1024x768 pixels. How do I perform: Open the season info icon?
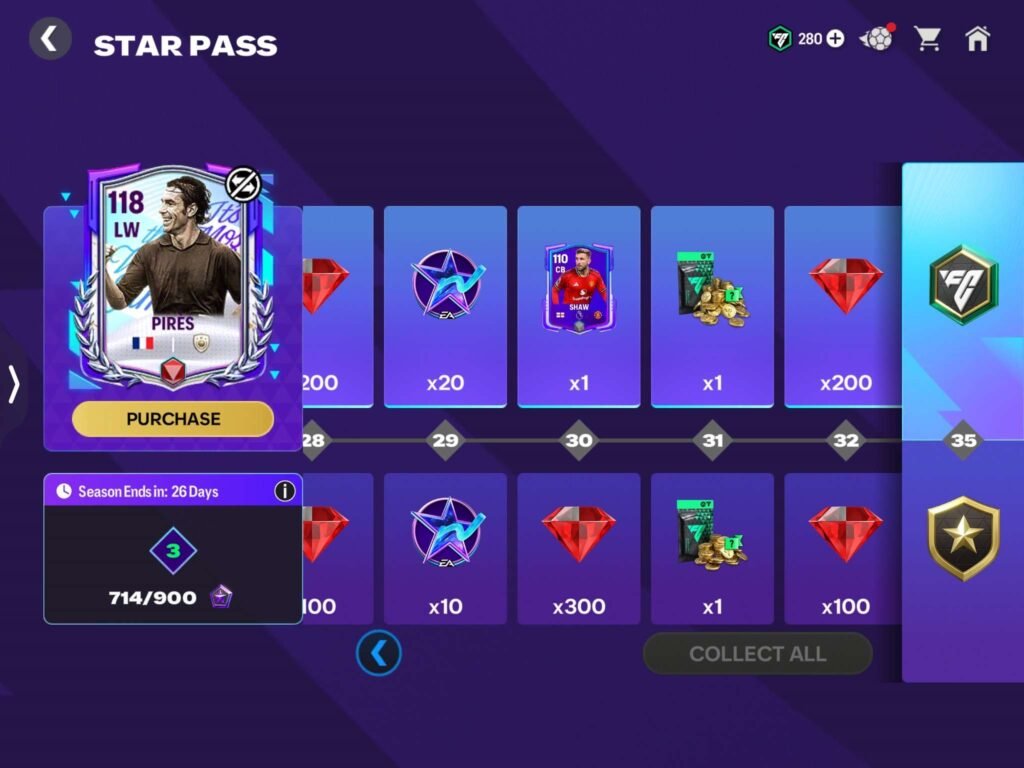tap(285, 491)
